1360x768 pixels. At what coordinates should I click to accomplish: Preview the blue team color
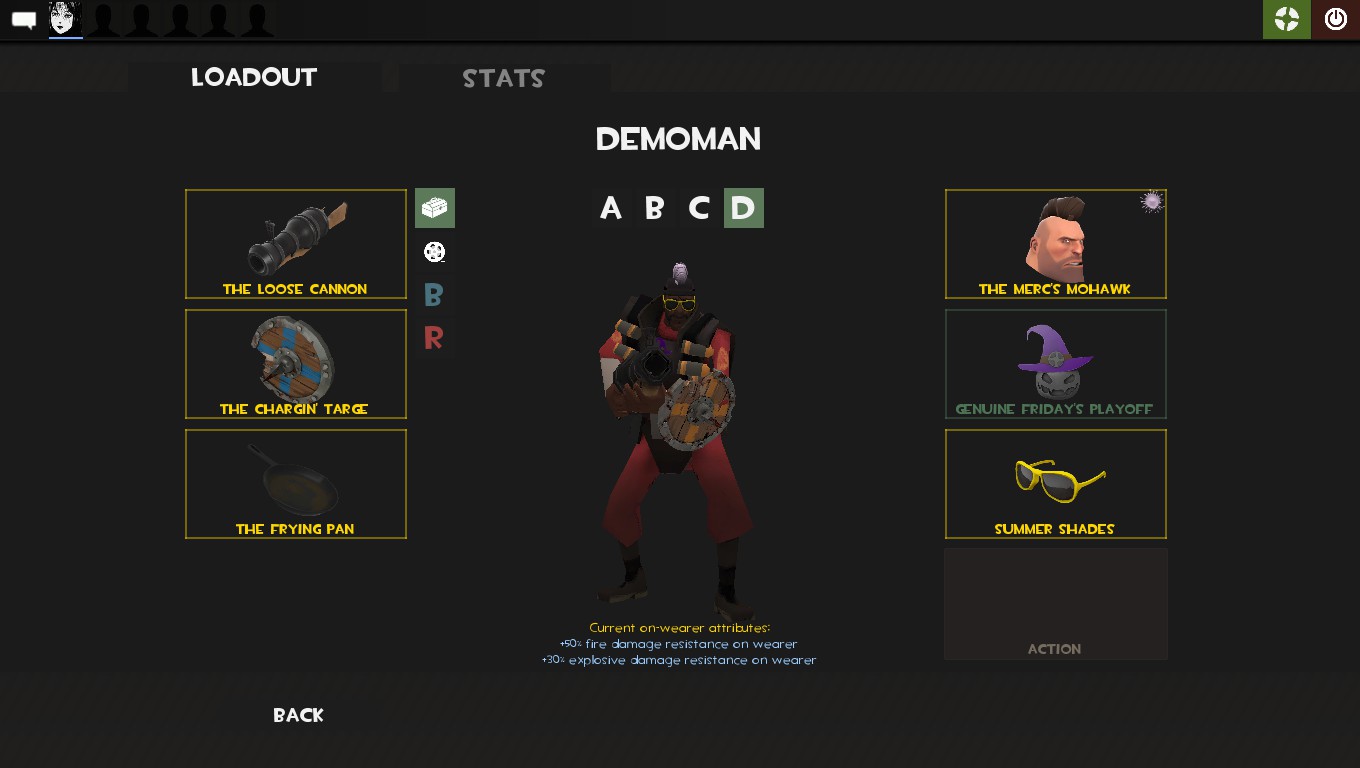pyautogui.click(x=434, y=295)
